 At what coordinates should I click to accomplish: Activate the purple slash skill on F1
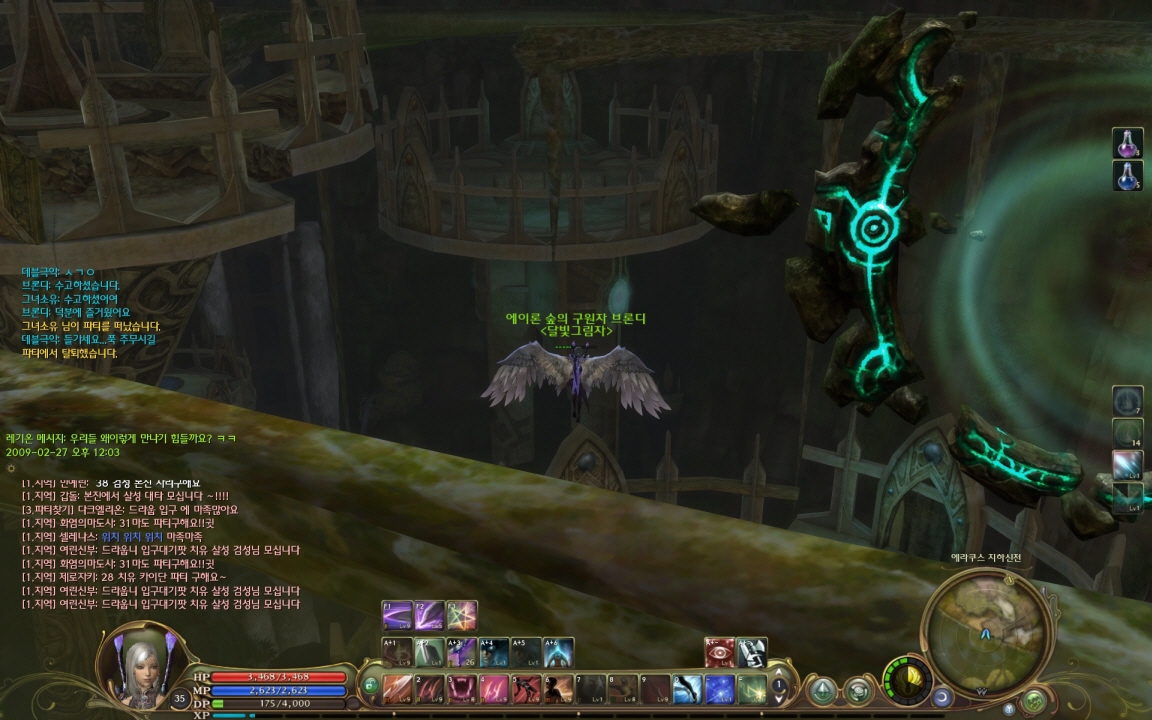pos(398,615)
